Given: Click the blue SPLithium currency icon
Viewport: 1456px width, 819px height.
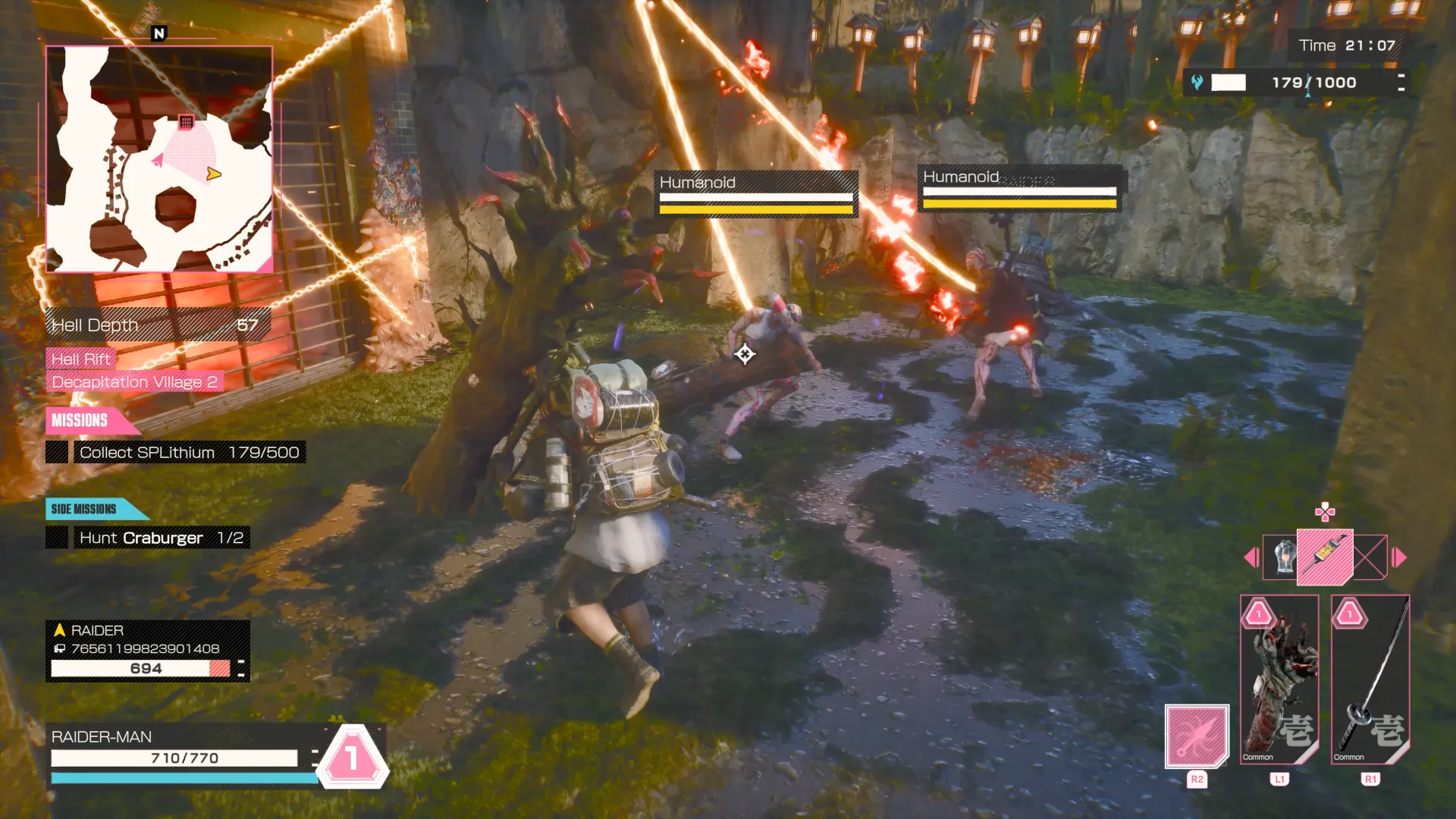Looking at the screenshot, I should (1197, 82).
